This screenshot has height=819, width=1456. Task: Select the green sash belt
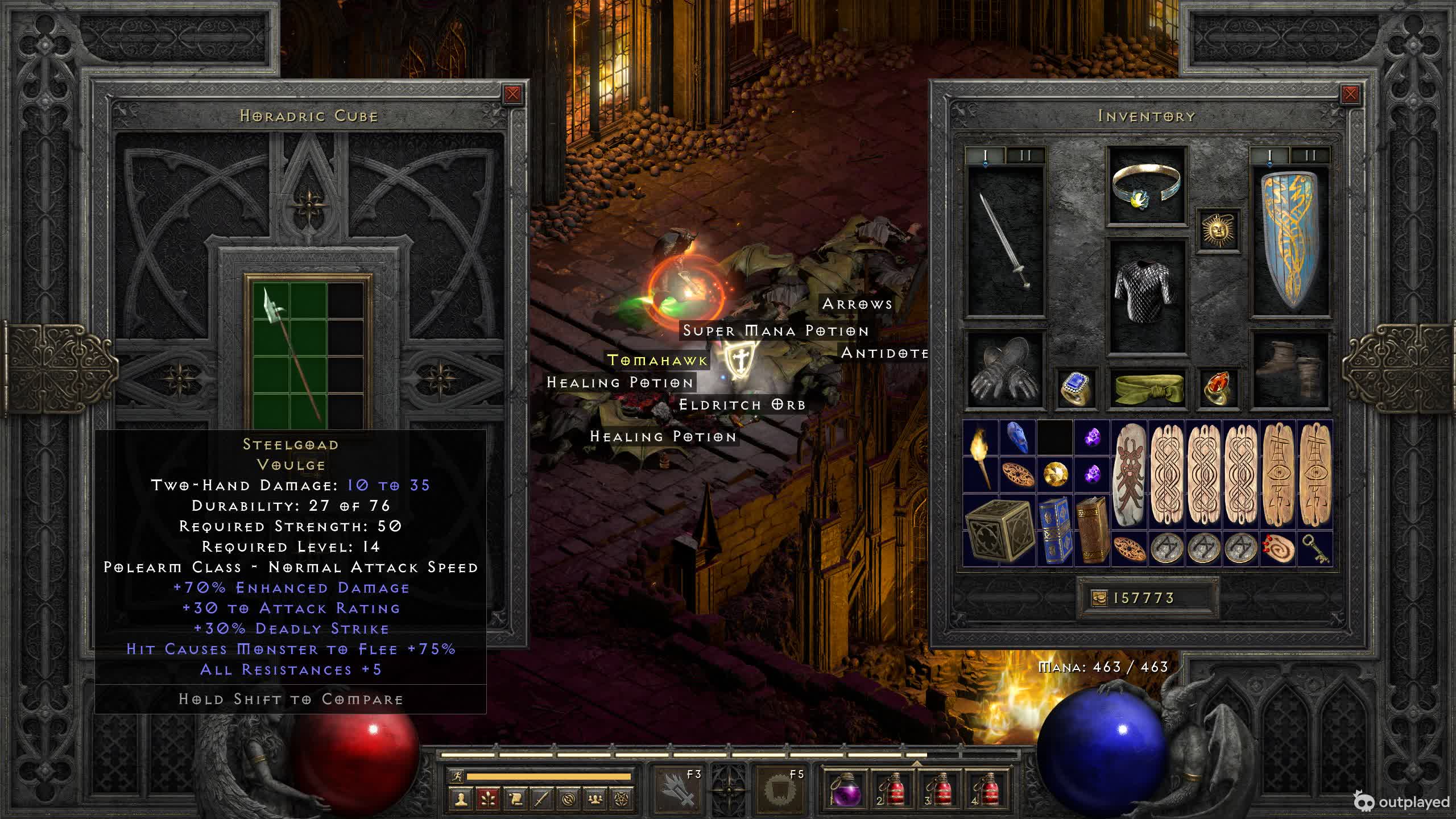tap(1147, 388)
